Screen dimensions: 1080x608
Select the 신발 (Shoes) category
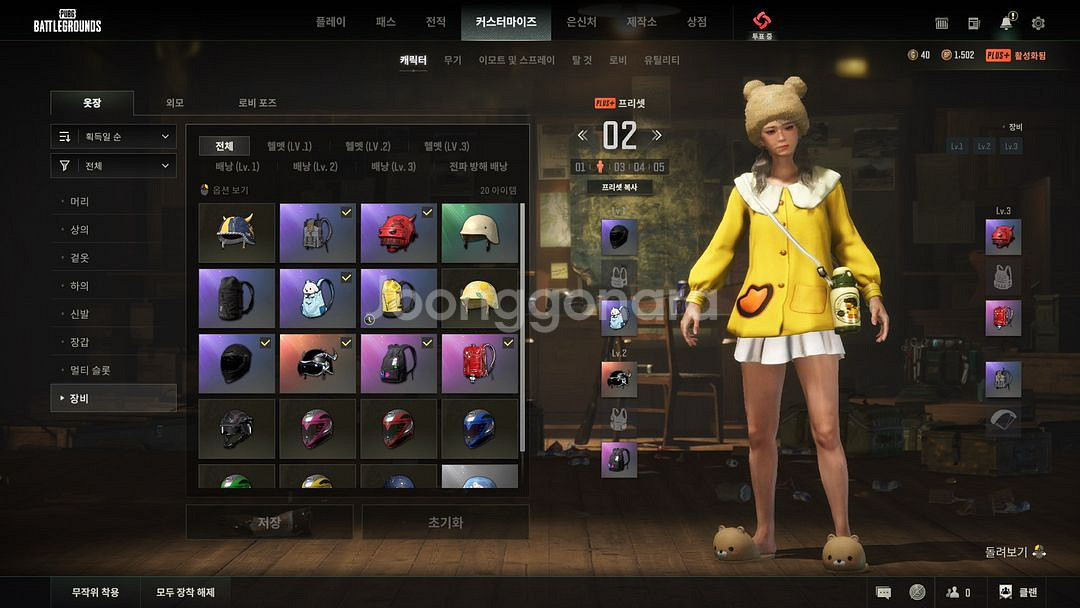(80, 314)
